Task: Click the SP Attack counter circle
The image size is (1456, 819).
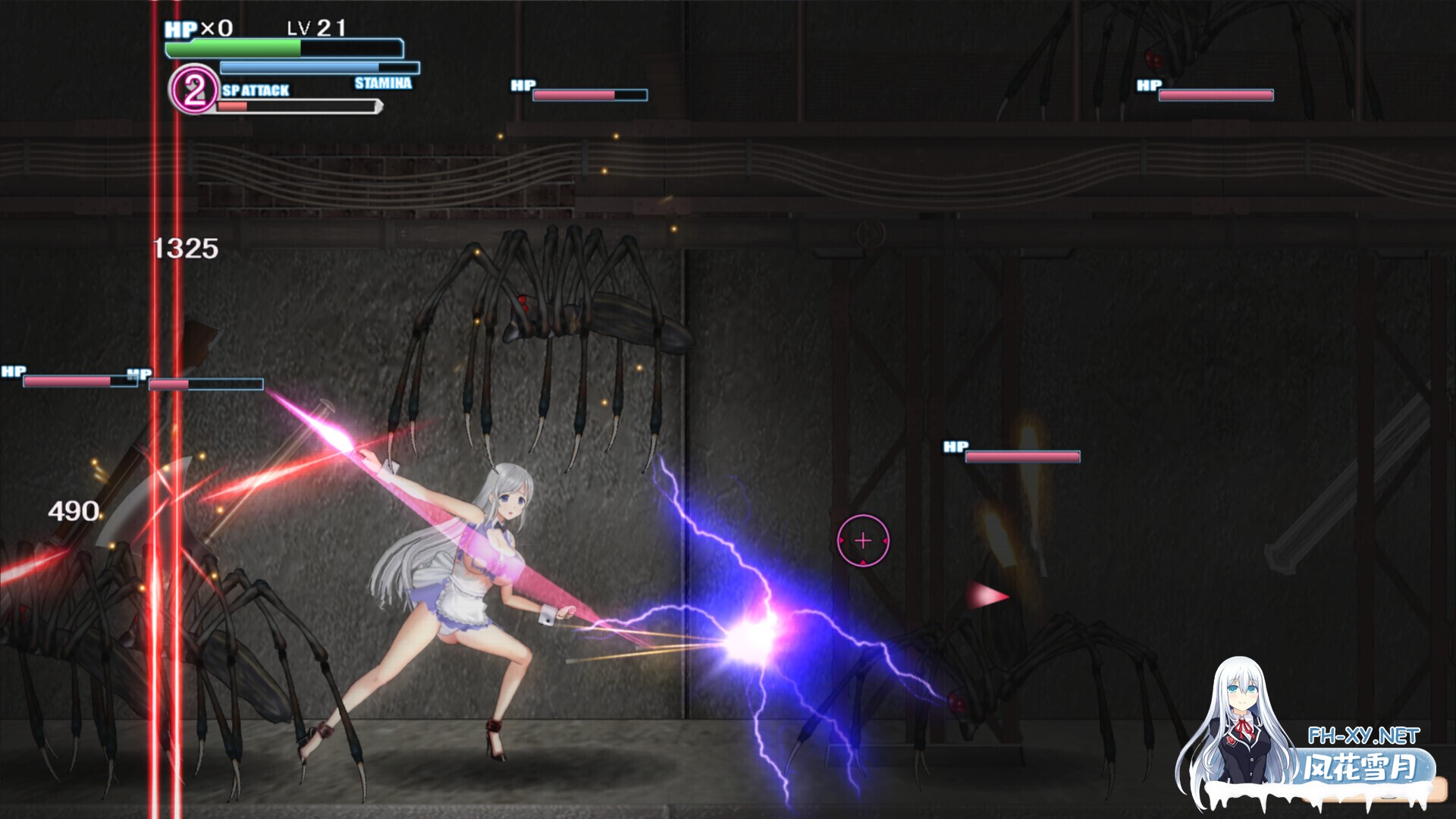Action: [x=194, y=89]
